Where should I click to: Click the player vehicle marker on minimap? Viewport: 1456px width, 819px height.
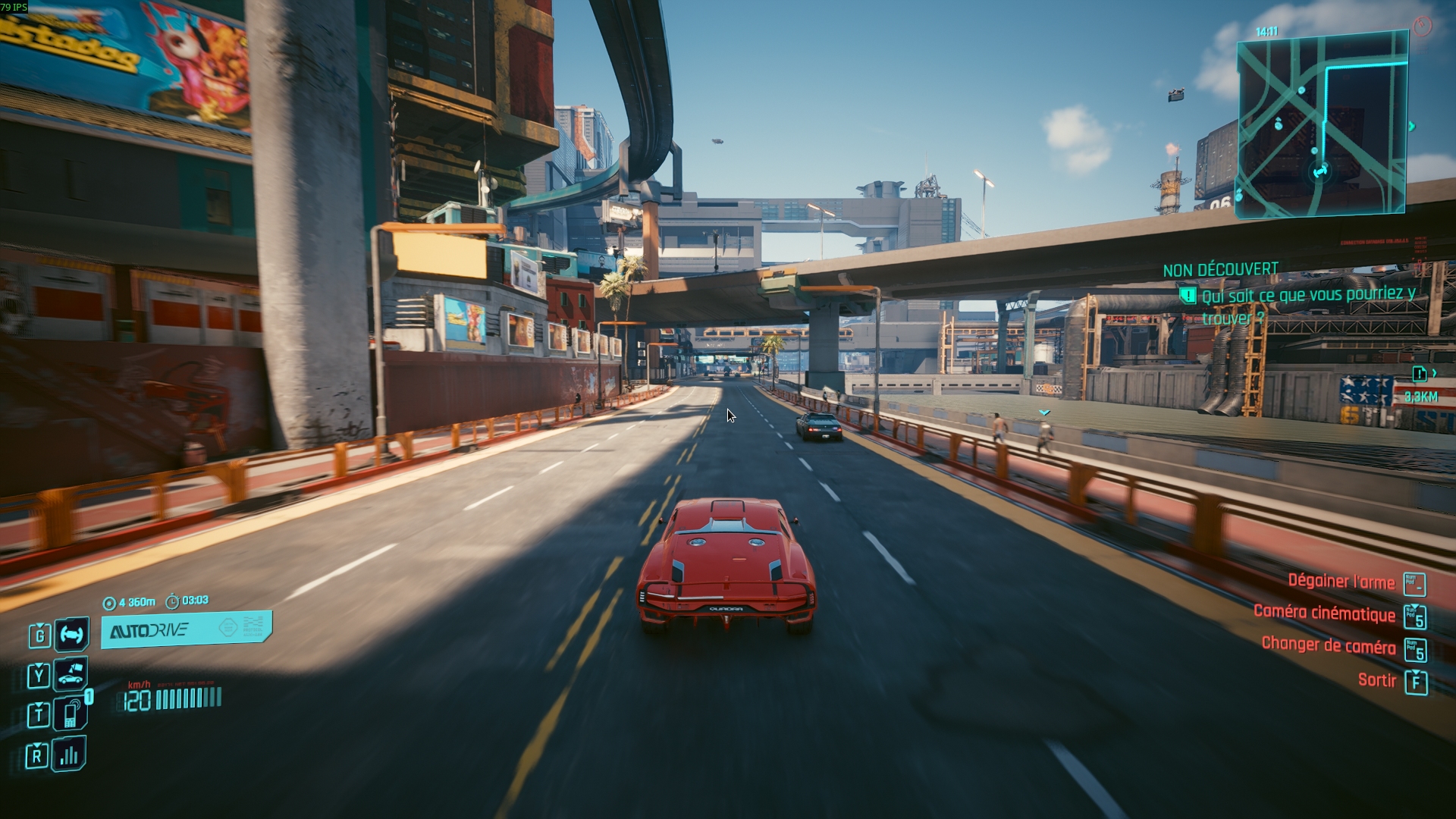[1320, 172]
